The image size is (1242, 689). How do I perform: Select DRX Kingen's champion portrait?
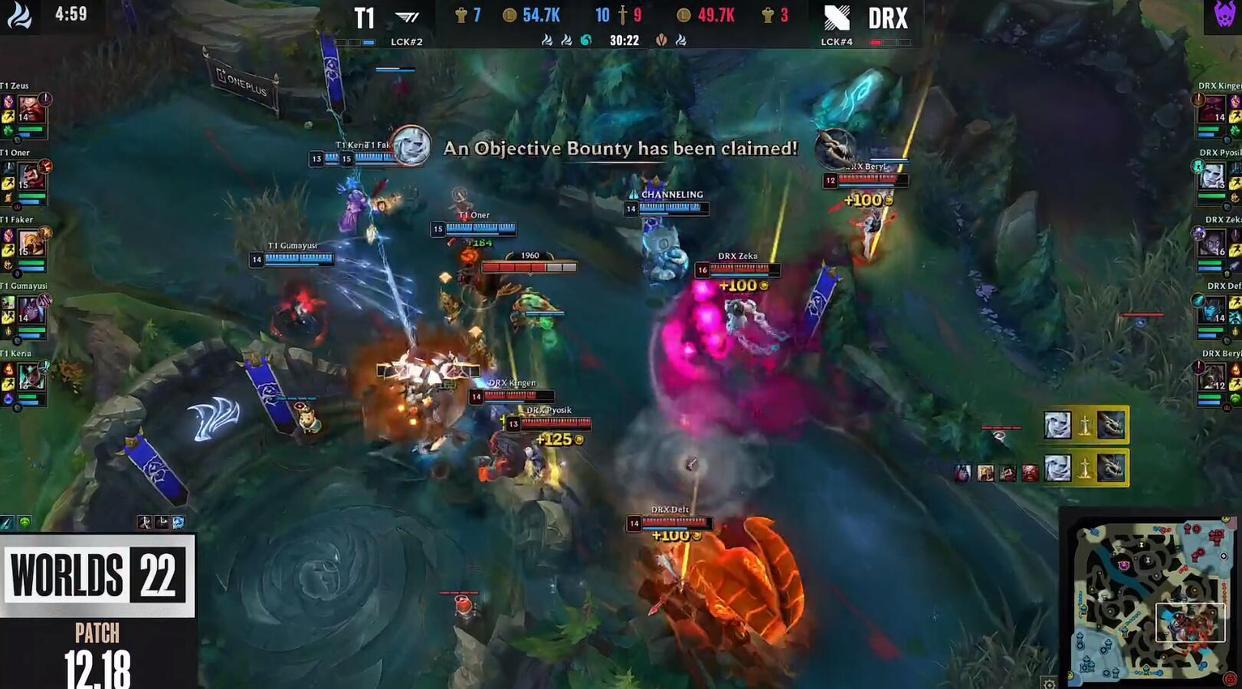click(1212, 109)
